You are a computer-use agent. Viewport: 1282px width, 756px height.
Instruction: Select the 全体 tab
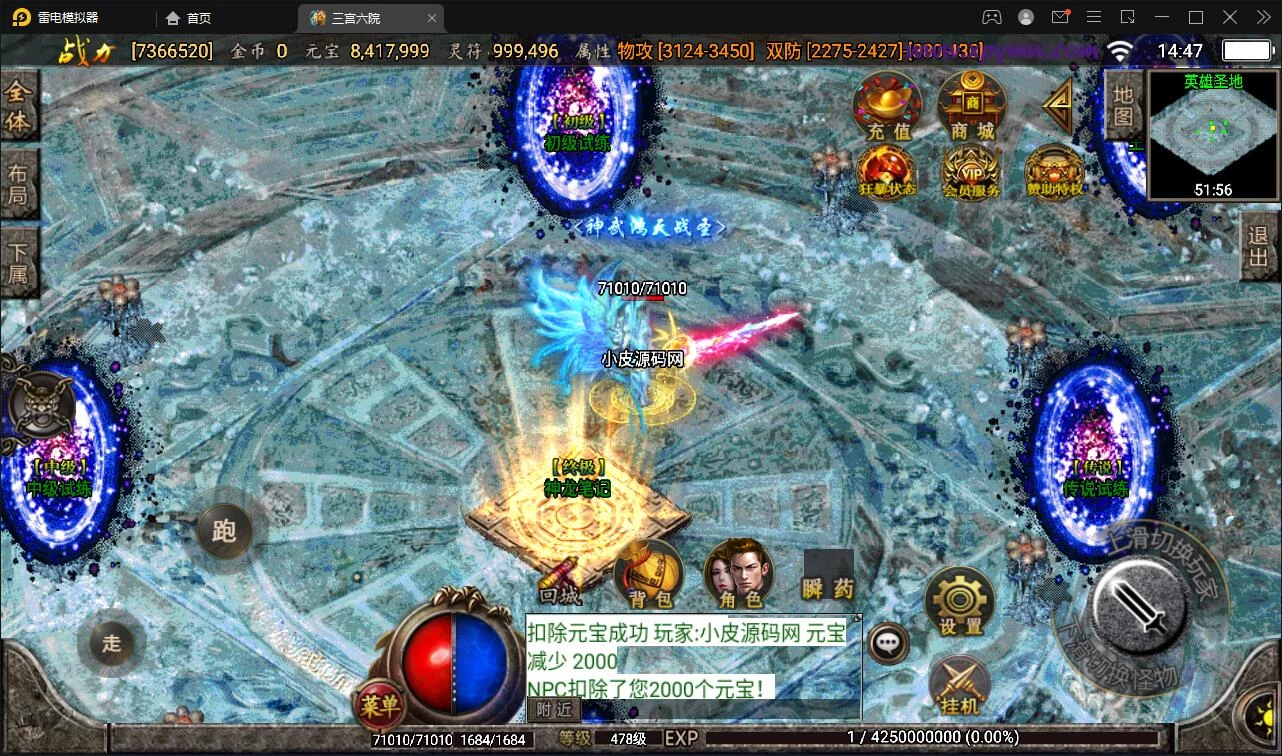[18, 107]
